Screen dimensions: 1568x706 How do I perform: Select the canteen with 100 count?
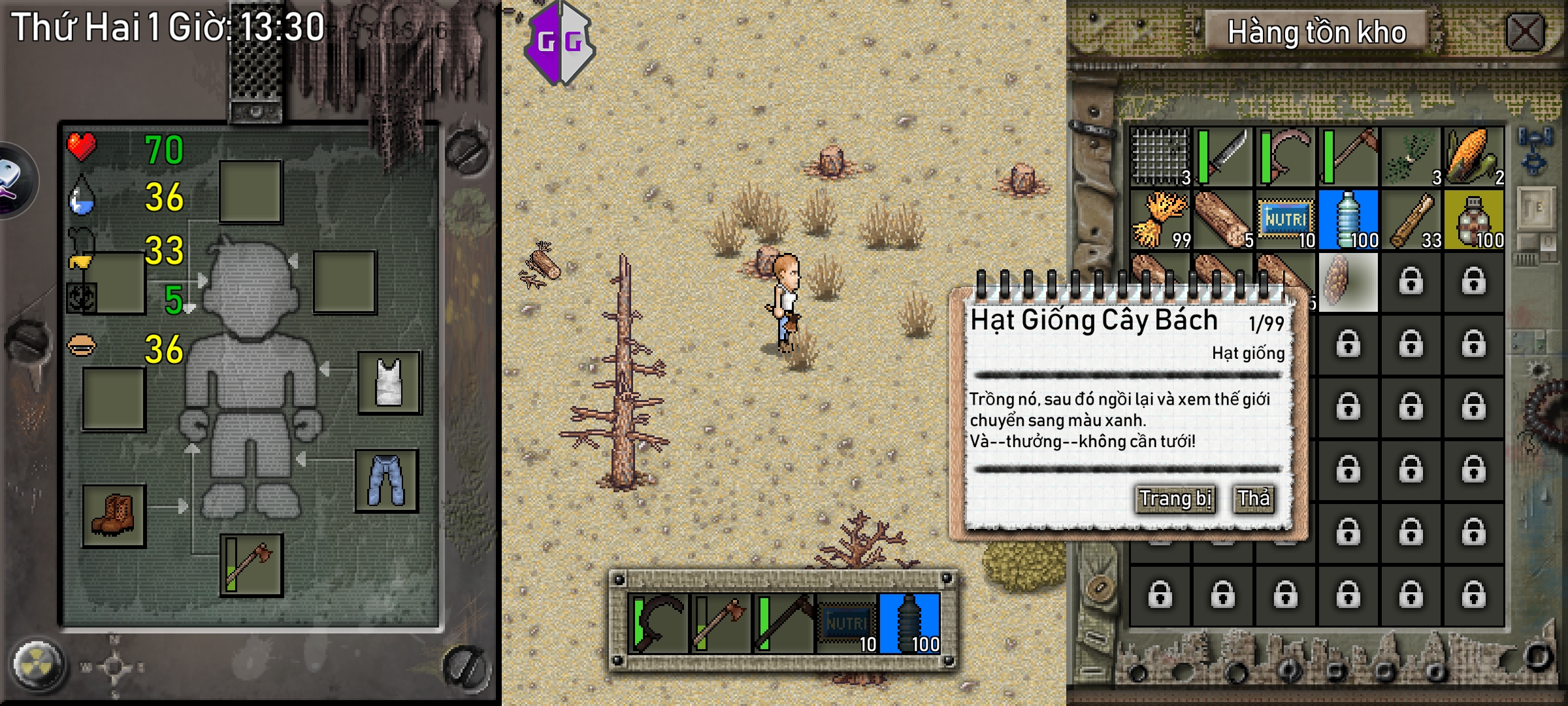tap(1474, 220)
